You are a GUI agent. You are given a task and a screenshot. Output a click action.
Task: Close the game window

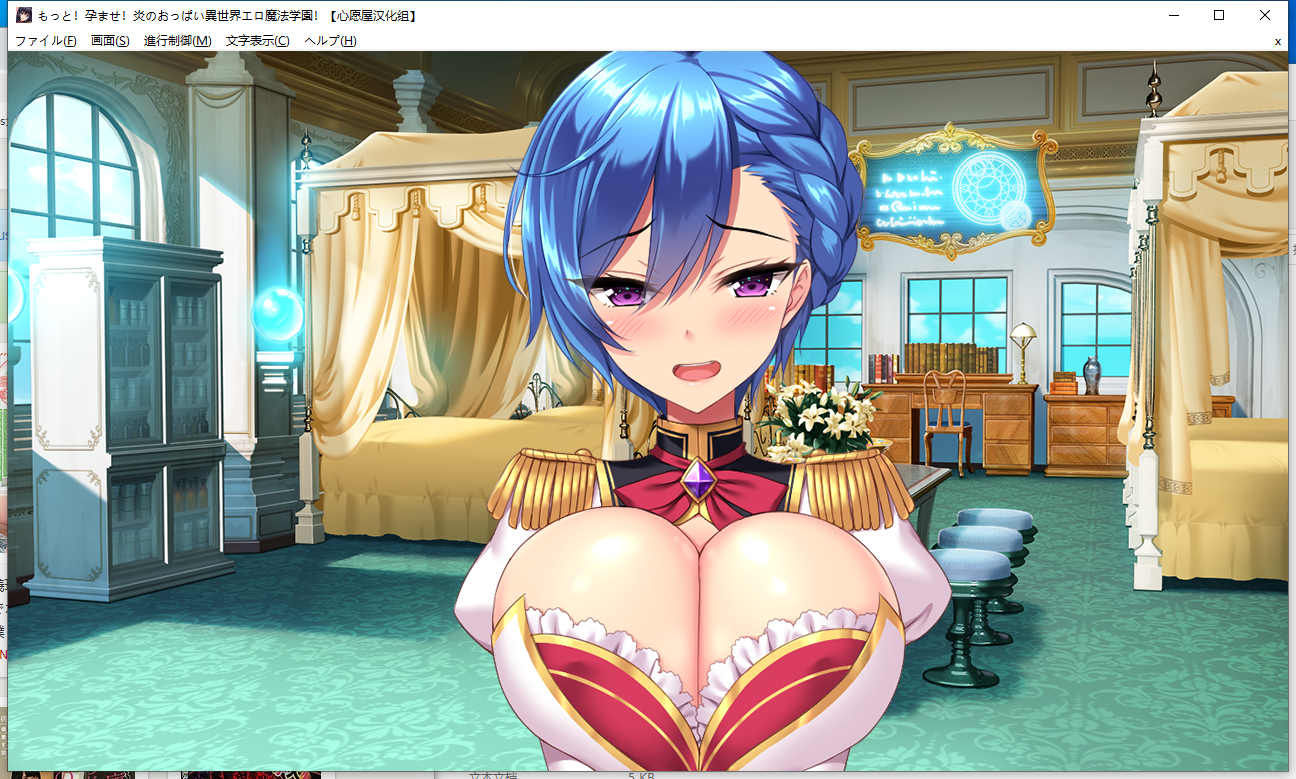pyautogui.click(x=1265, y=15)
